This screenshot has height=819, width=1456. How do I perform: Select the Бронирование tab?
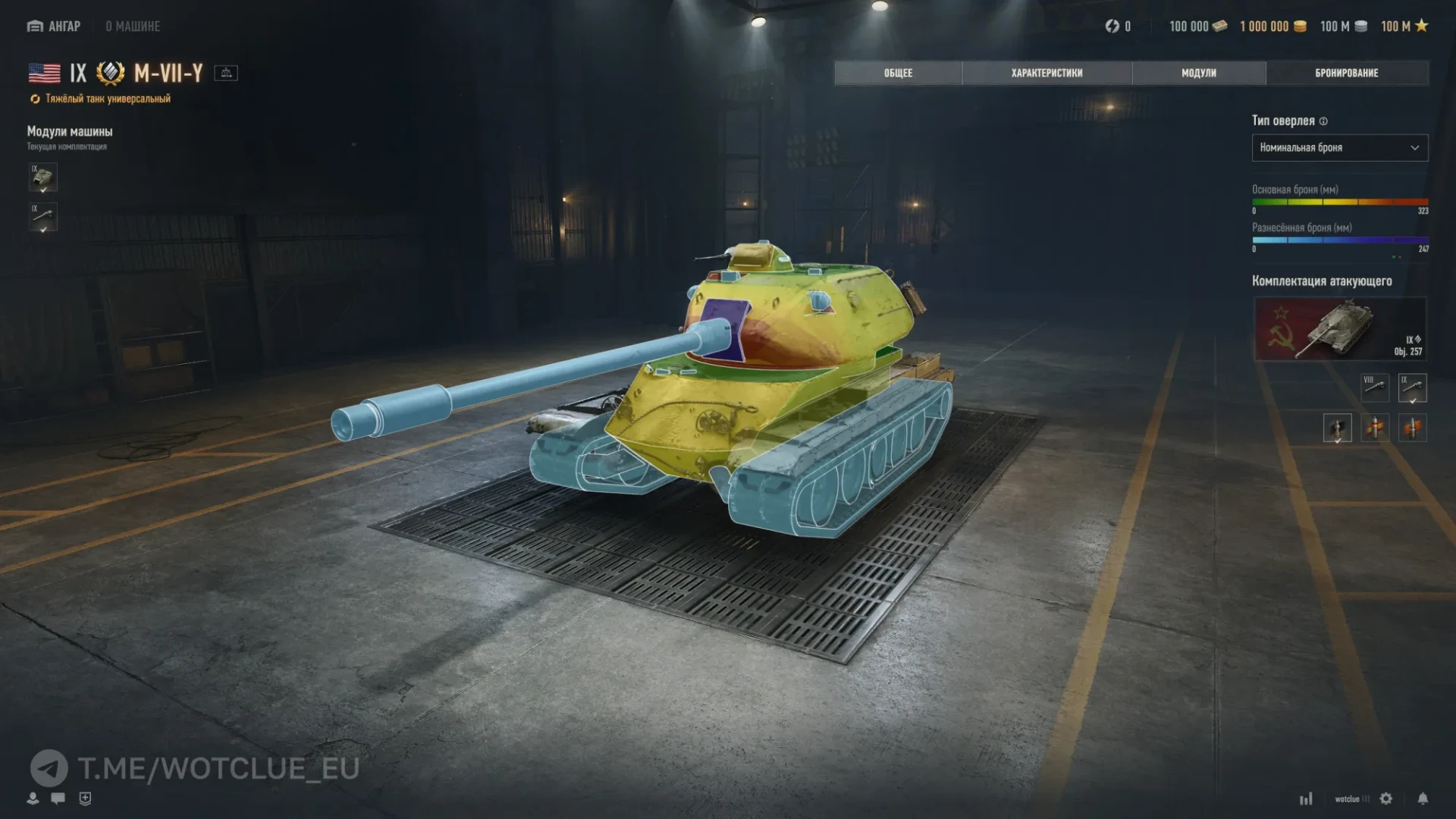[1346, 73]
